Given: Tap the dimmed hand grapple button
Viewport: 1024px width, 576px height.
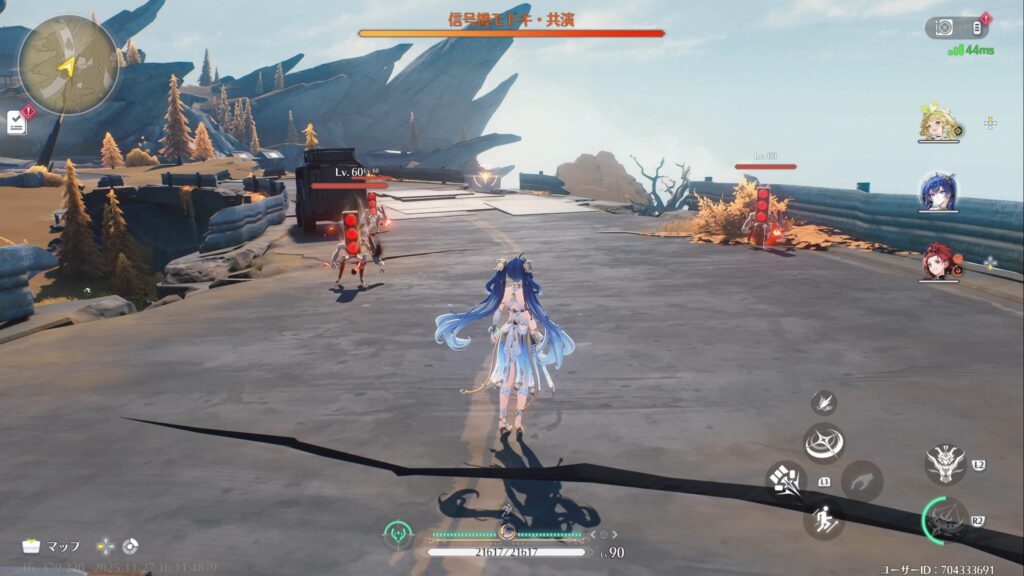Looking at the screenshot, I should pos(861,481).
